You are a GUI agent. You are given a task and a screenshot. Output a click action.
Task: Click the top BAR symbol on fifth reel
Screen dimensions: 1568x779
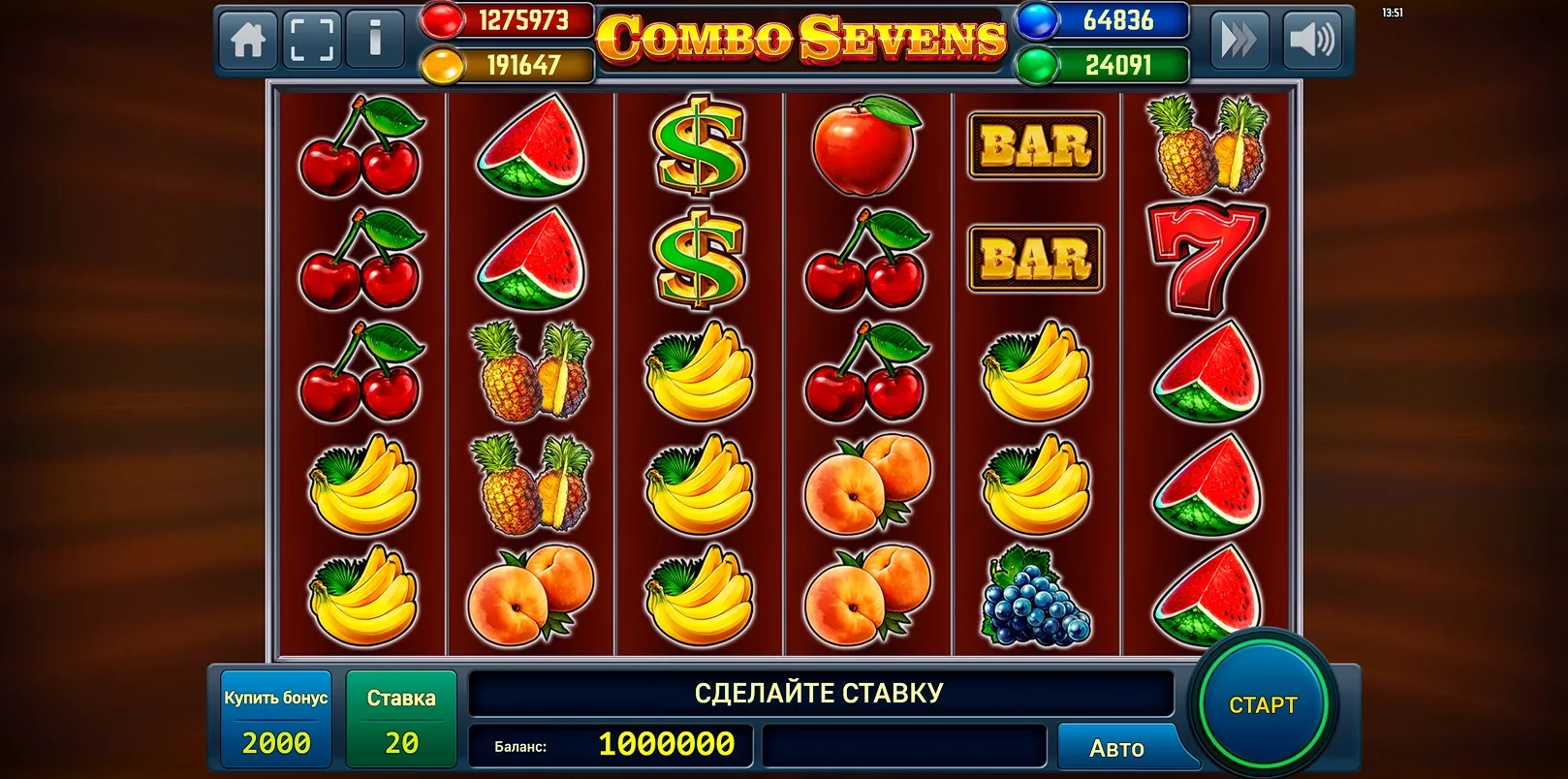(1035, 147)
